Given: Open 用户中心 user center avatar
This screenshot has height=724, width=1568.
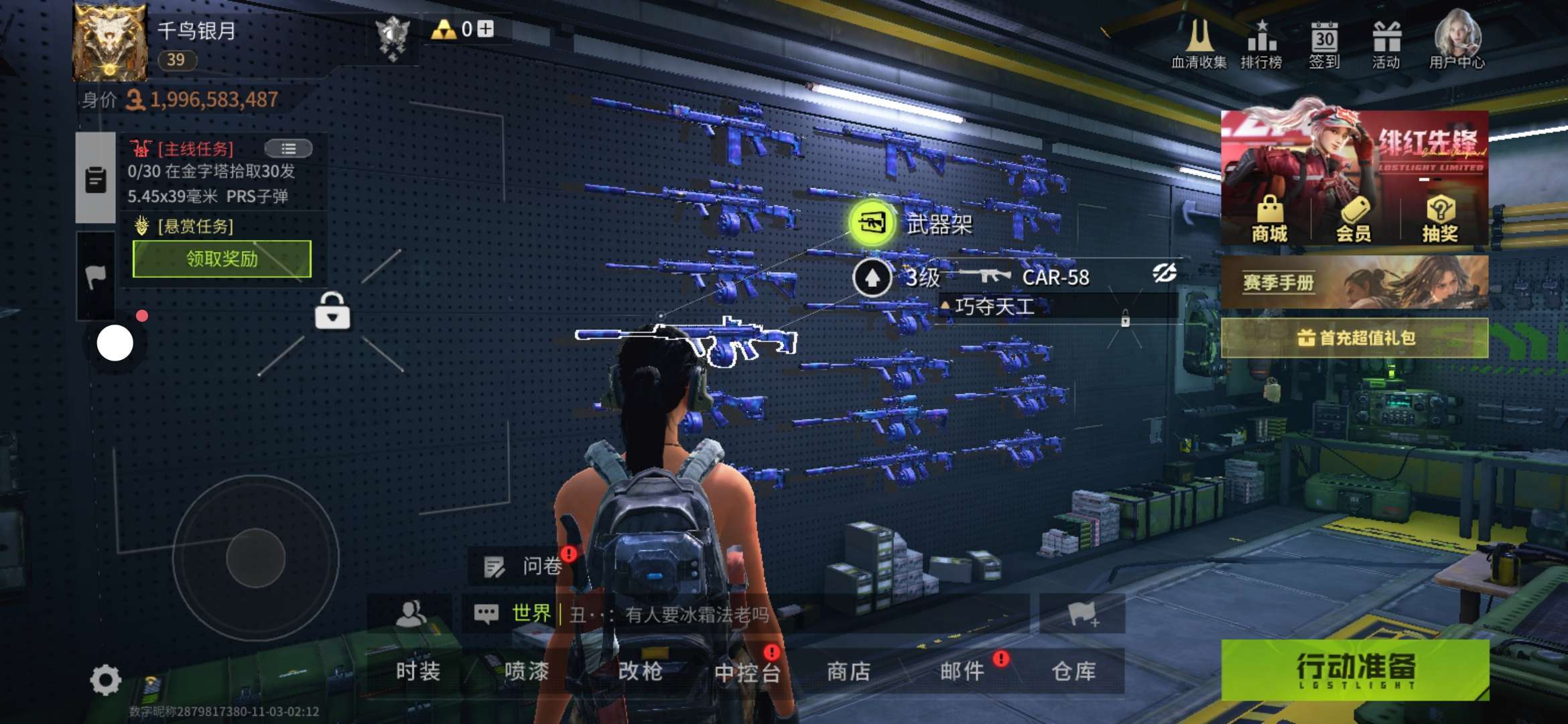Looking at the screenshot, I should click(x=1457, y=40).
